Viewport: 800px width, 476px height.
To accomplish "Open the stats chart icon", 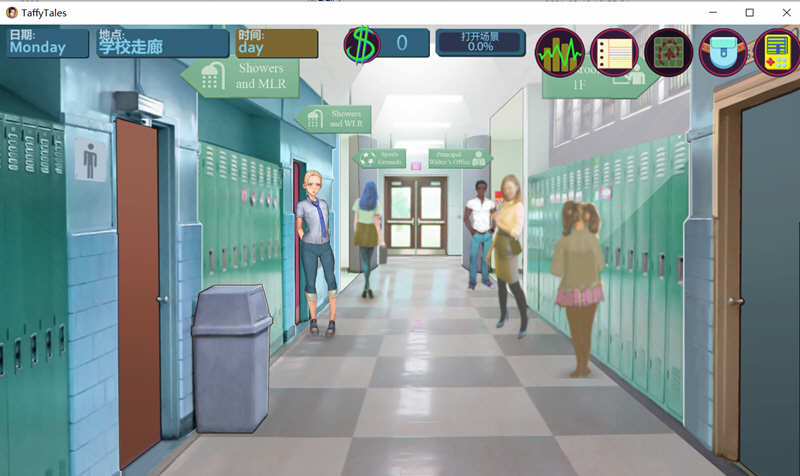I will pyautogui.click(x=560, y=52).
